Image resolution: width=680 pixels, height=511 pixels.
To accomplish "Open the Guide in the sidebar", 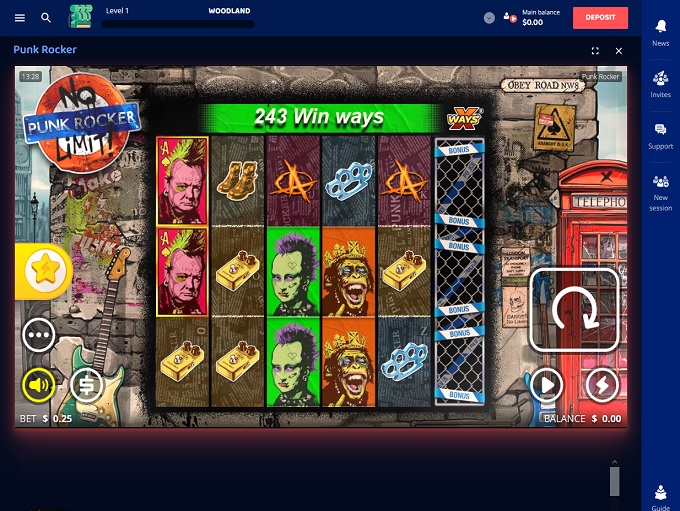I will [660, 495].
